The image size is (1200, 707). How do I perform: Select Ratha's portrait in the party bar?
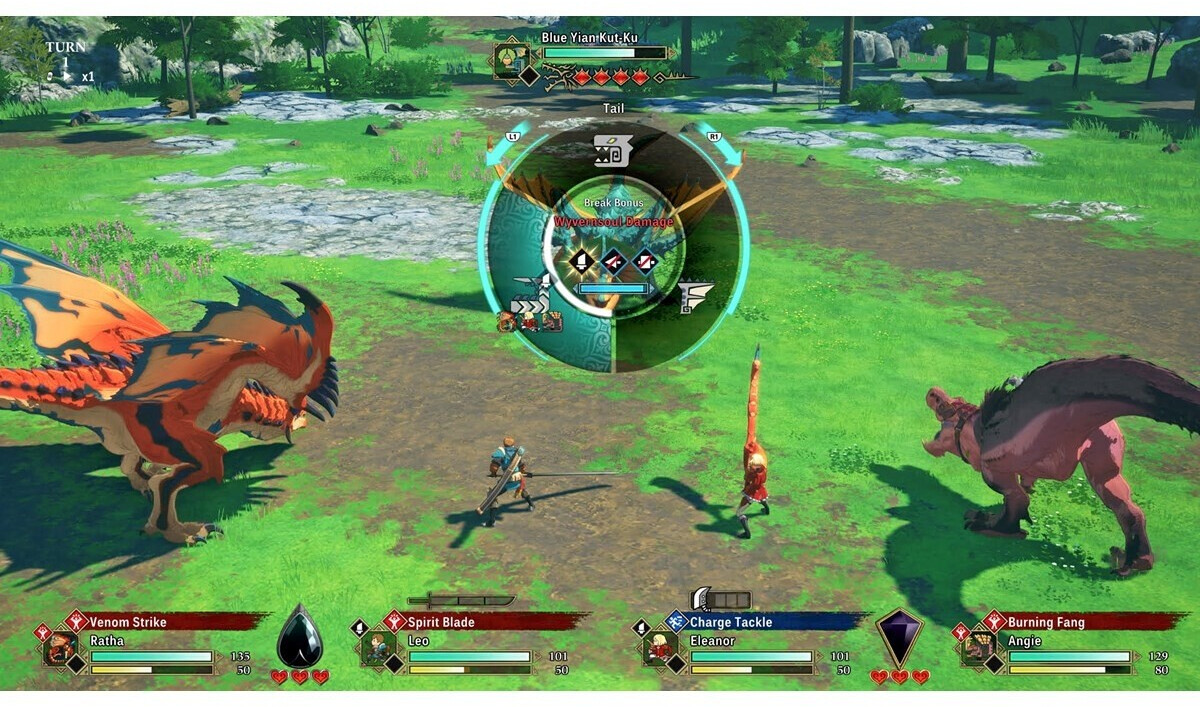point(61,647)
